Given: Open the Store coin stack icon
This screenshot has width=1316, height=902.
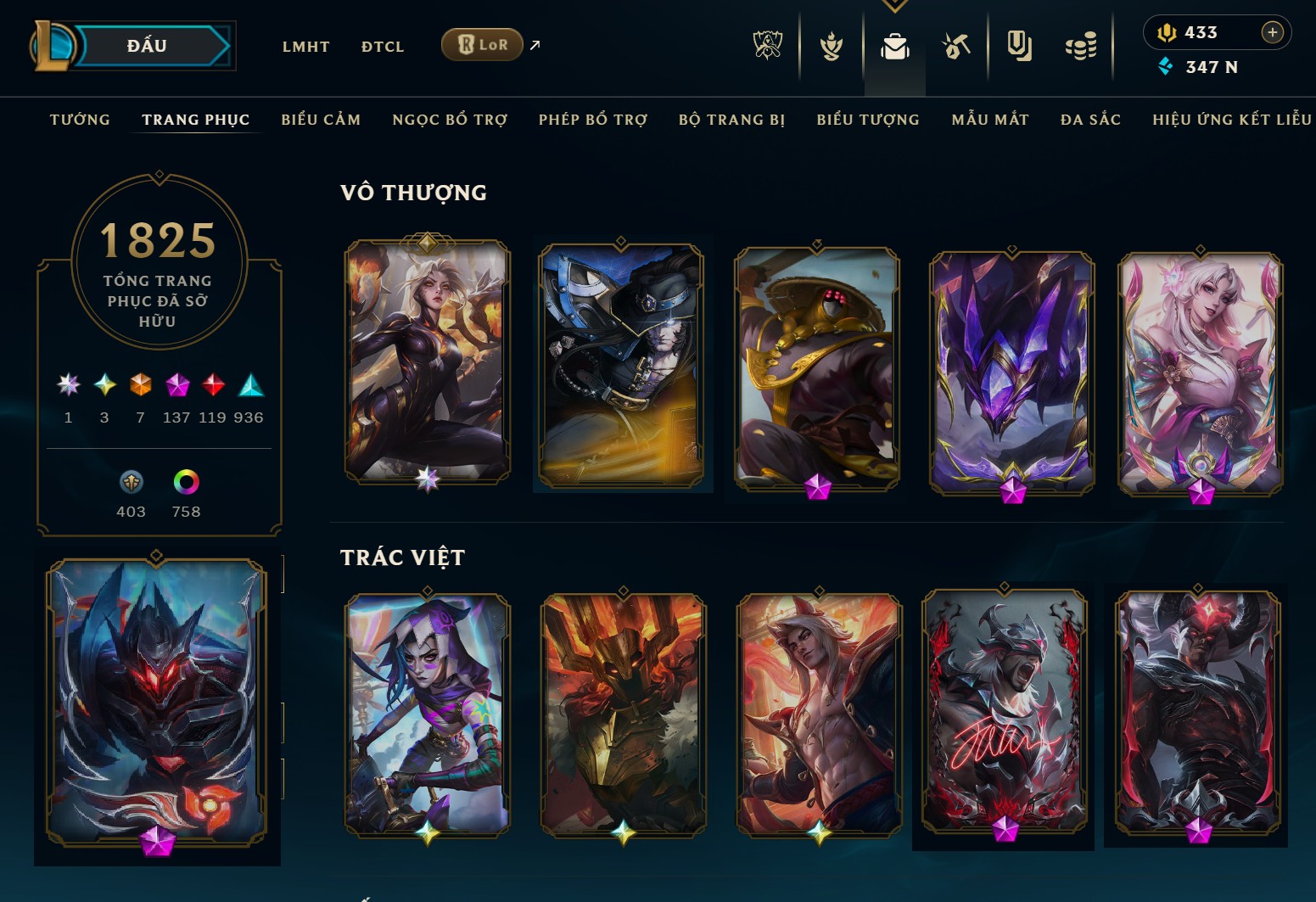Looking at the screenshot, I should tap(1081, 47).
